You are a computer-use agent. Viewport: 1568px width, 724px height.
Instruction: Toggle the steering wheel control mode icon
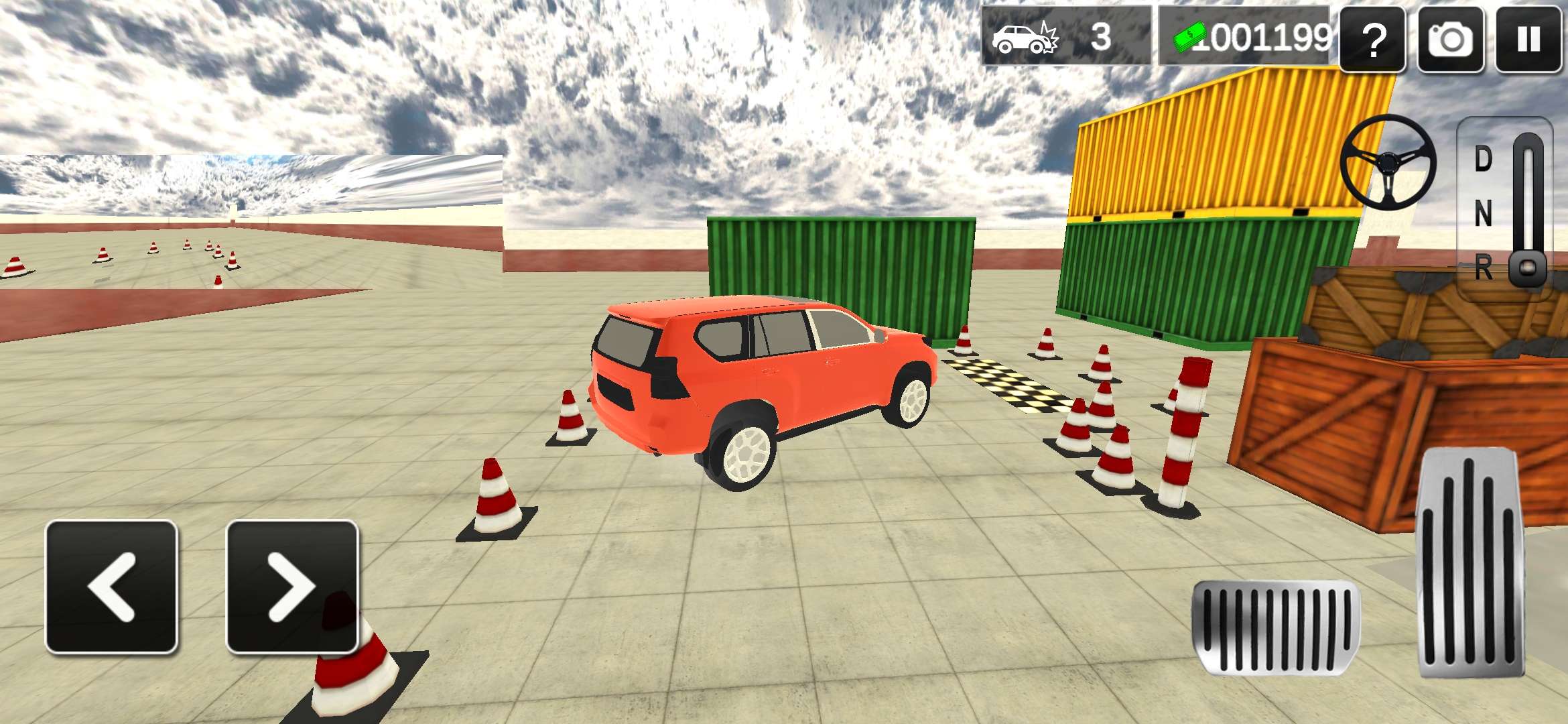click(1388, 162)
